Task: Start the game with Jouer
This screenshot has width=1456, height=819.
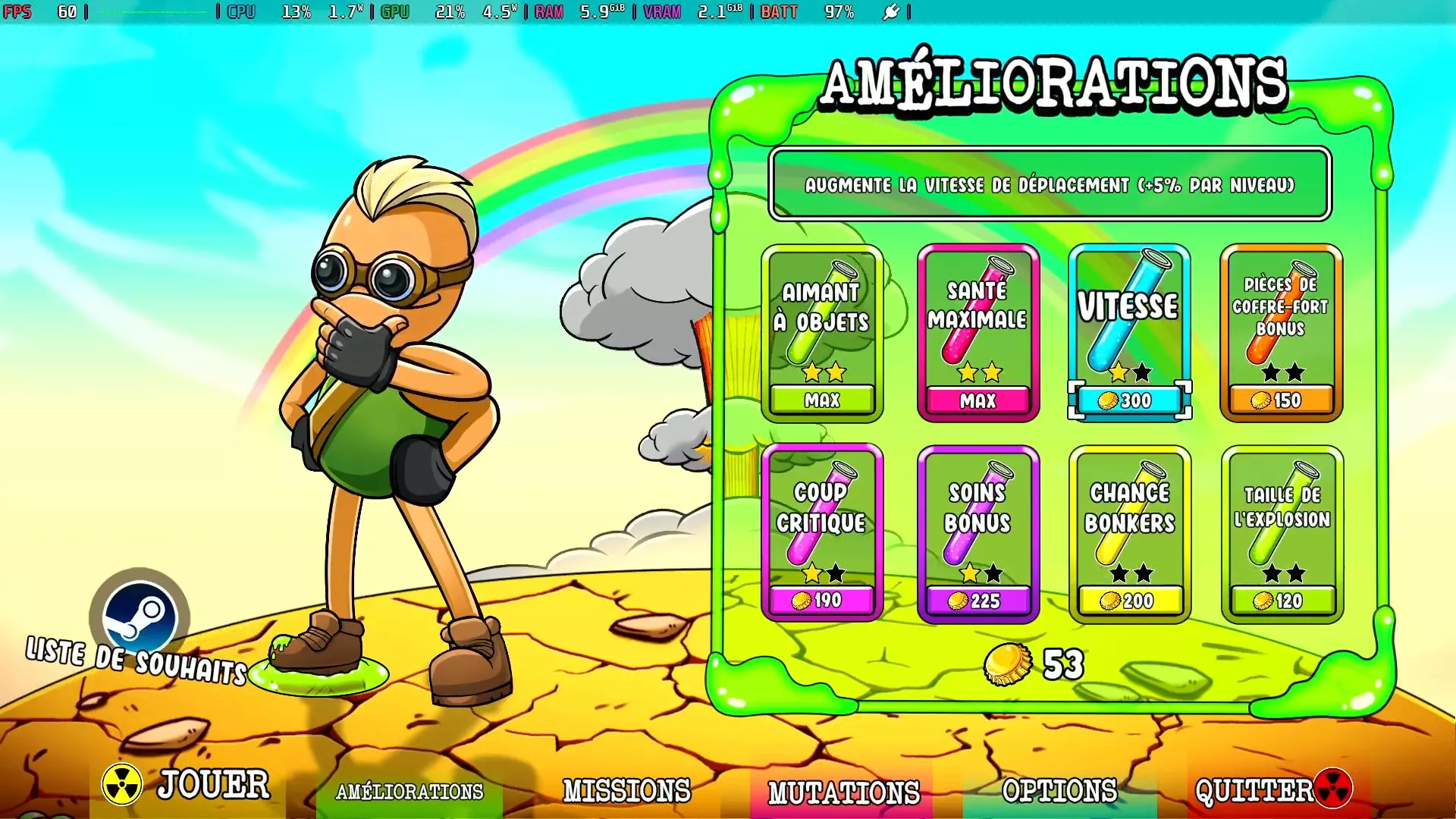Action: (x=187, y=785)
